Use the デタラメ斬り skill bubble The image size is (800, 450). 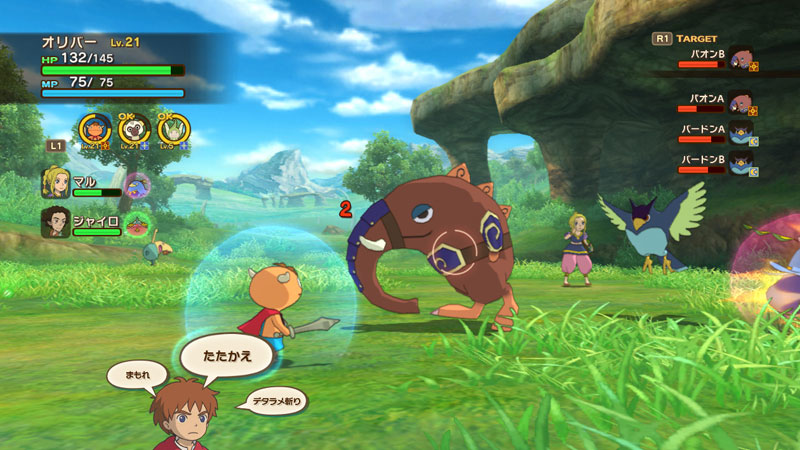(277, 401)
